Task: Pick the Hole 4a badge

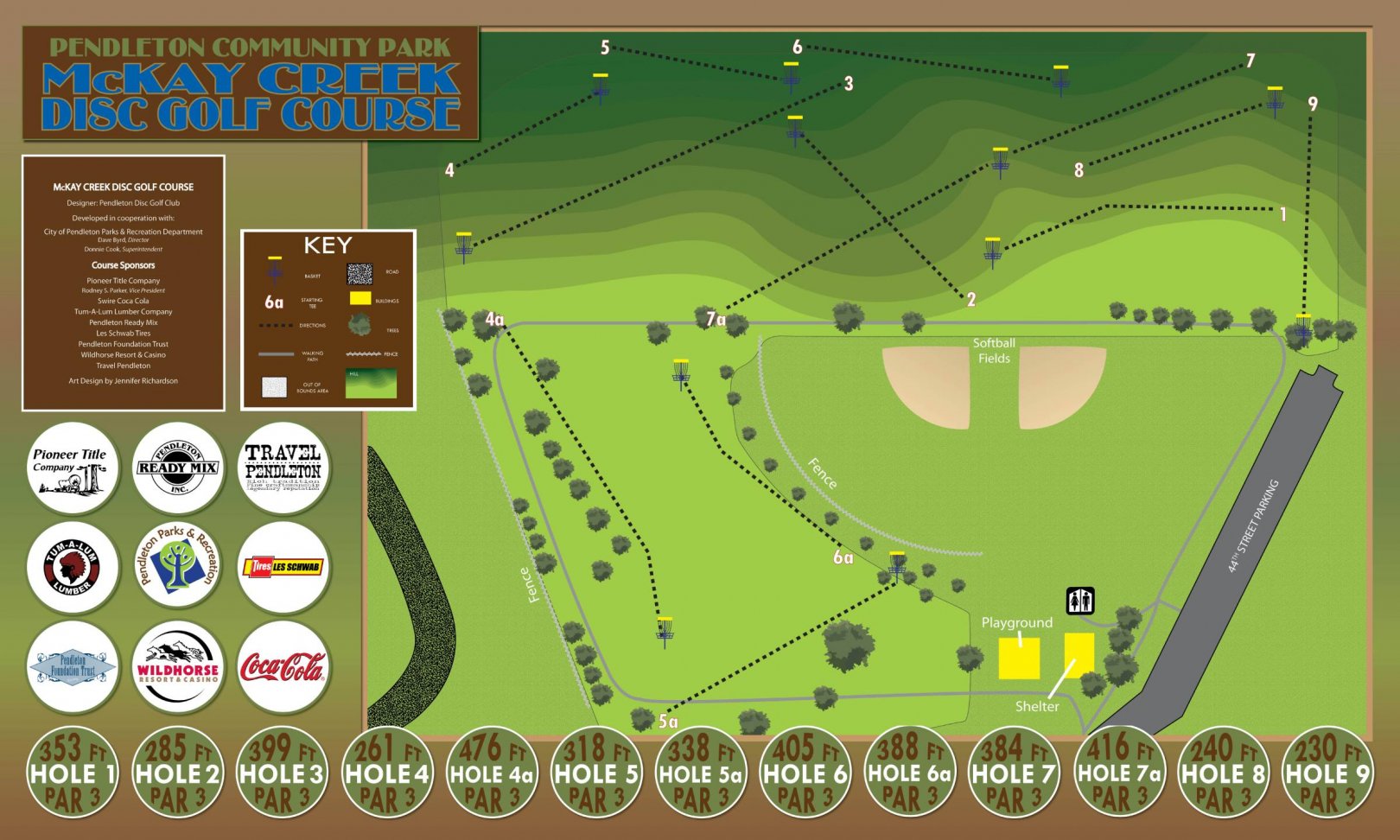Action: (x=492, y=773)
